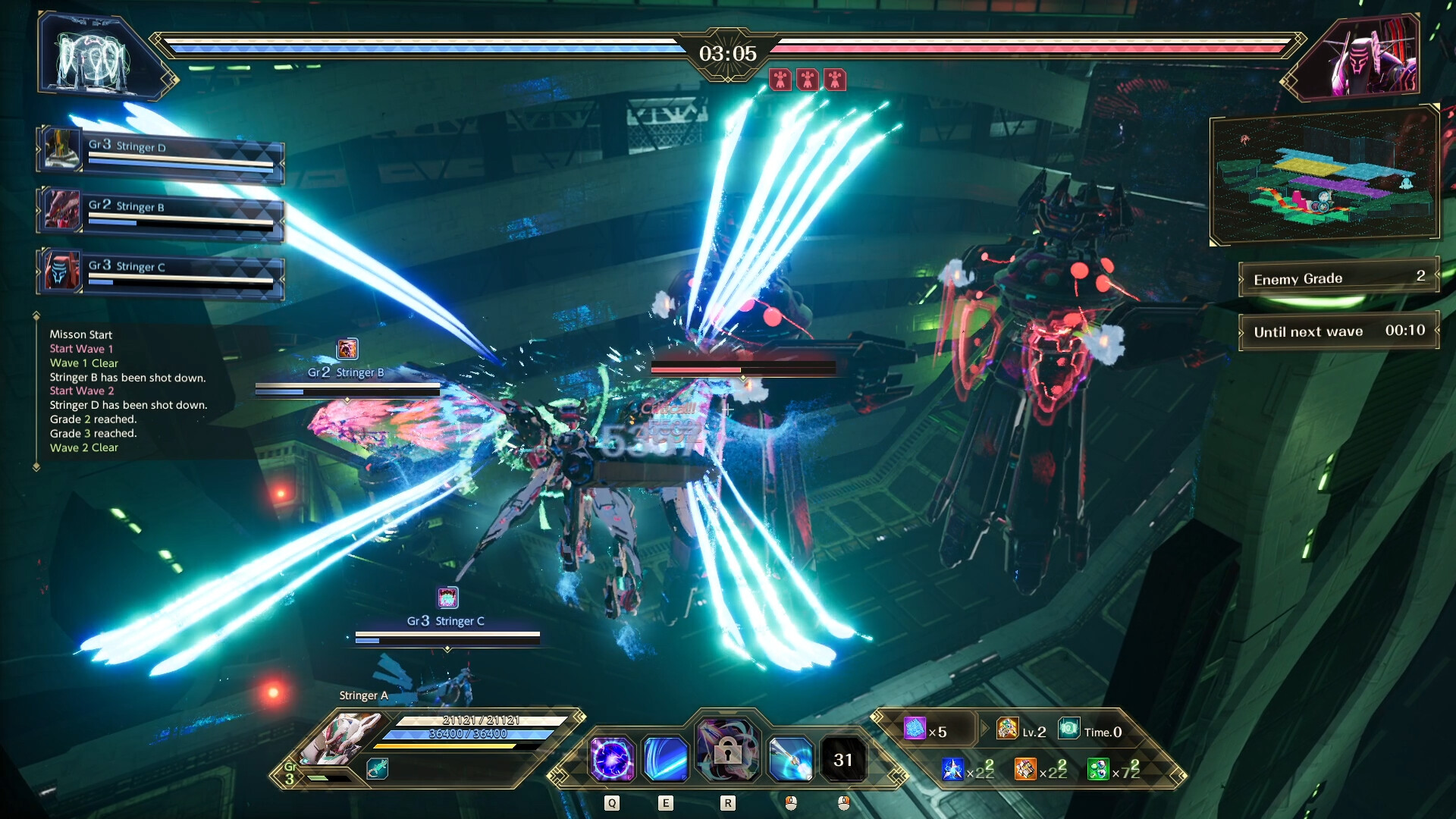1456x819 pixels.
Task: Click the blue star resource icon
Action: (952, 770)
